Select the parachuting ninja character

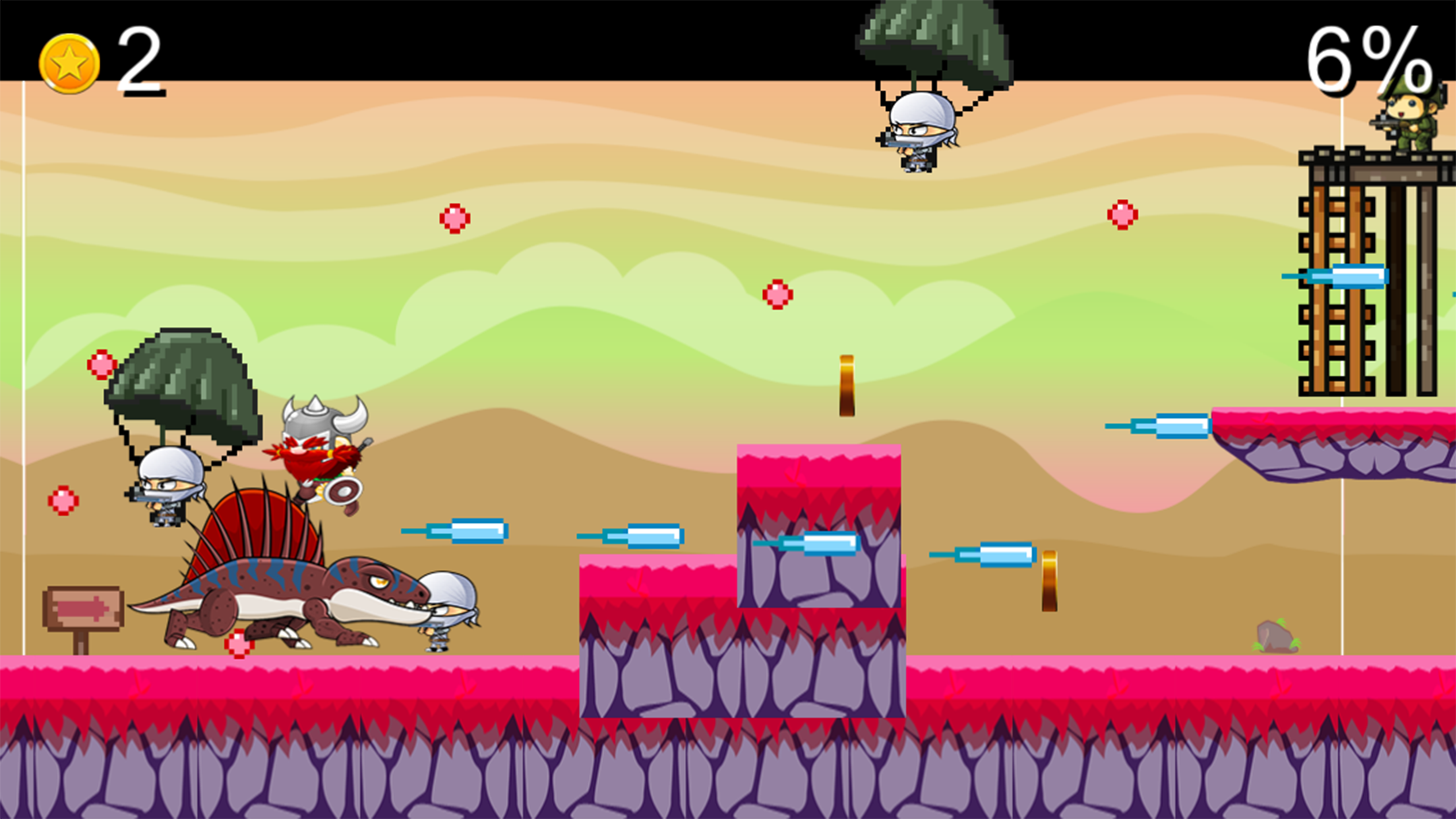coord(918,138)
